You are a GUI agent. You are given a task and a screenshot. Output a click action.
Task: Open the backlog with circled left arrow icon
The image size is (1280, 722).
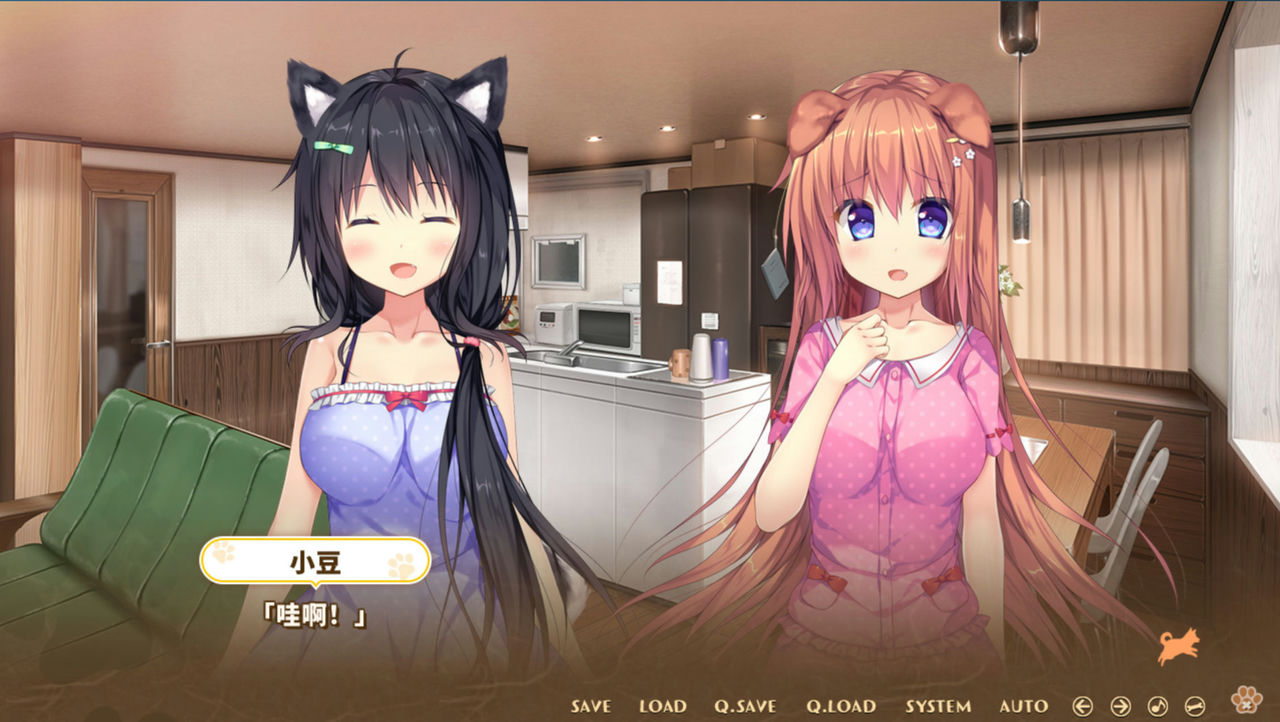(x=1085, y=705)
